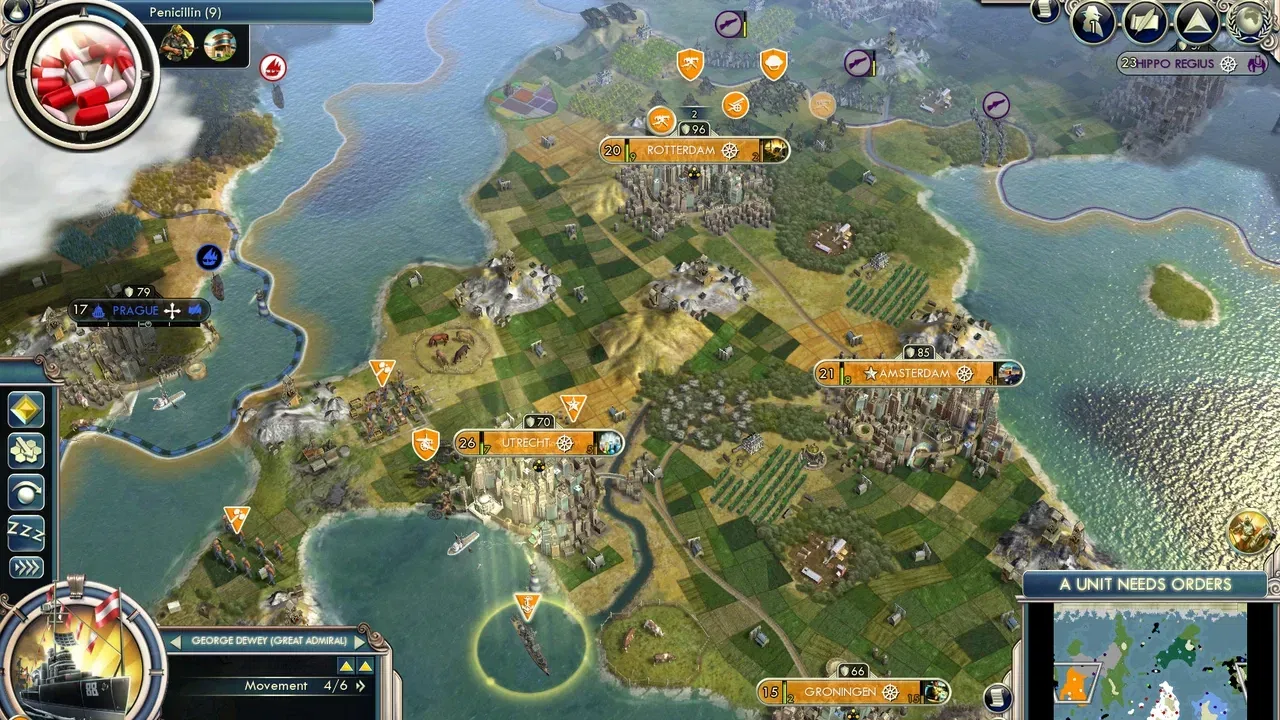This screenshot has width=1280, height=720.
Task: Use the hexagon tiles unit action button
Action: pyautogui.click(x=26, y=451)
